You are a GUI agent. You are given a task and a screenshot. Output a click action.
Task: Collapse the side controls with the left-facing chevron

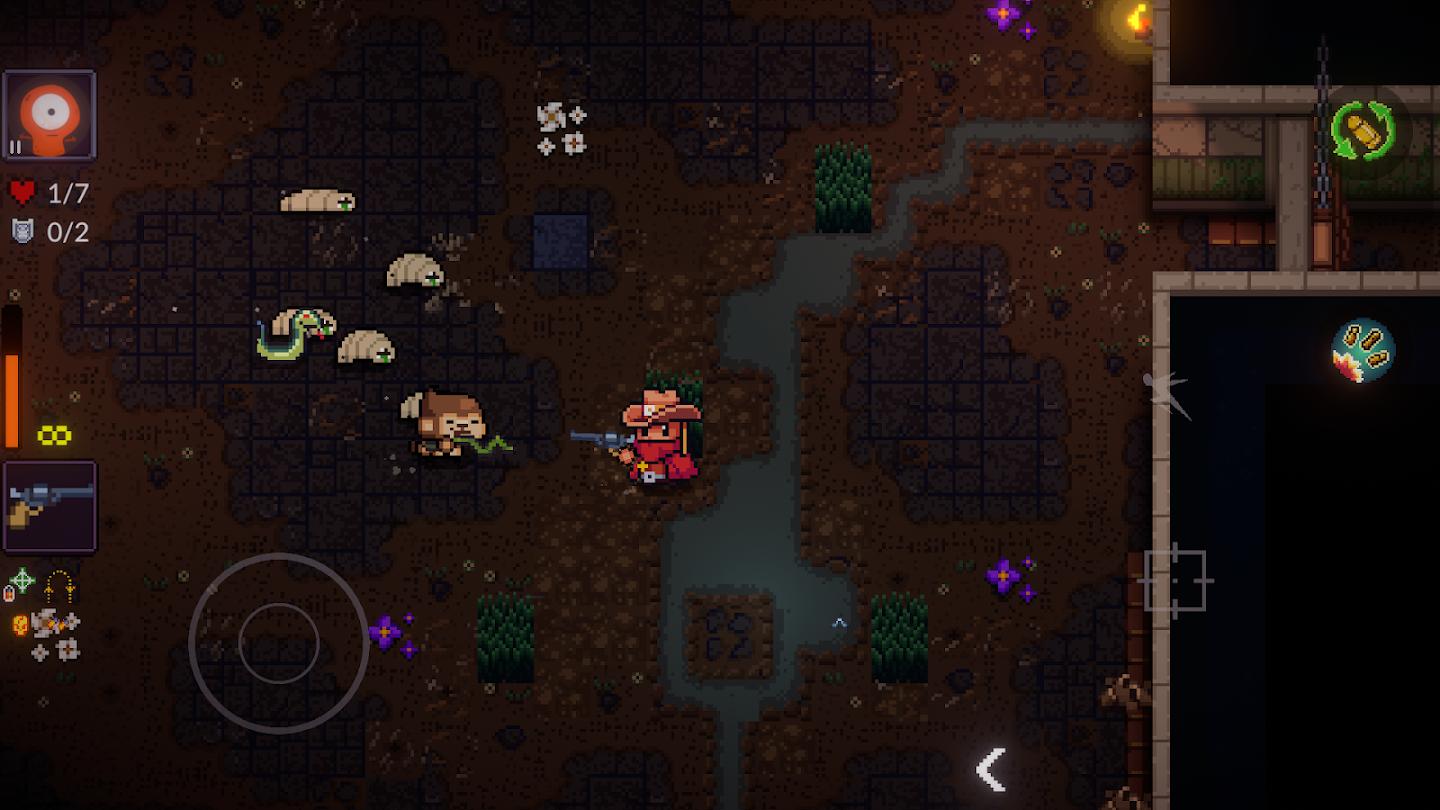(x=991, y=768)
